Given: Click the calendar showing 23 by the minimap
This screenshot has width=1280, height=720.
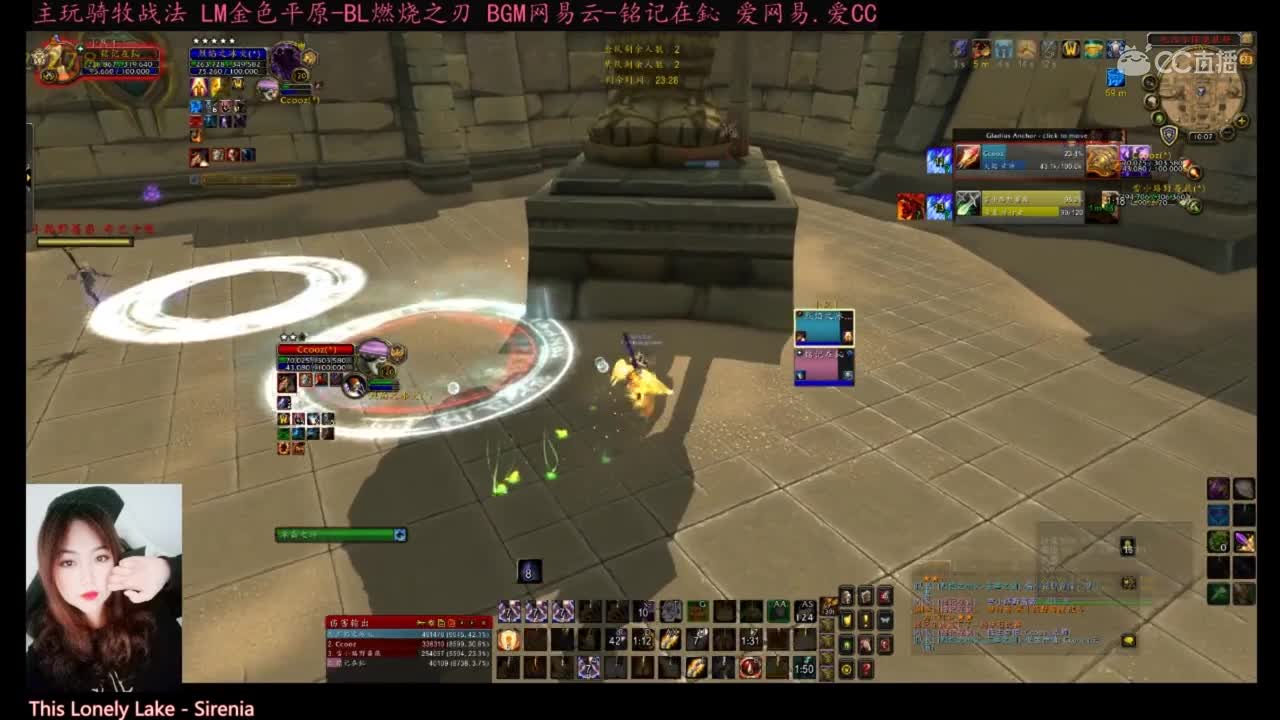Looking at the screenshot, I should point(1245,60).
